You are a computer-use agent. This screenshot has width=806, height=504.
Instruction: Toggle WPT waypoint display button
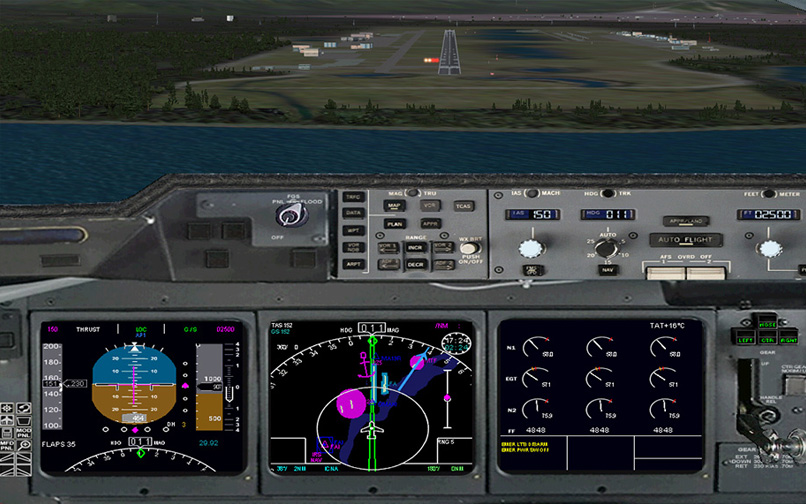coord(354,230)
